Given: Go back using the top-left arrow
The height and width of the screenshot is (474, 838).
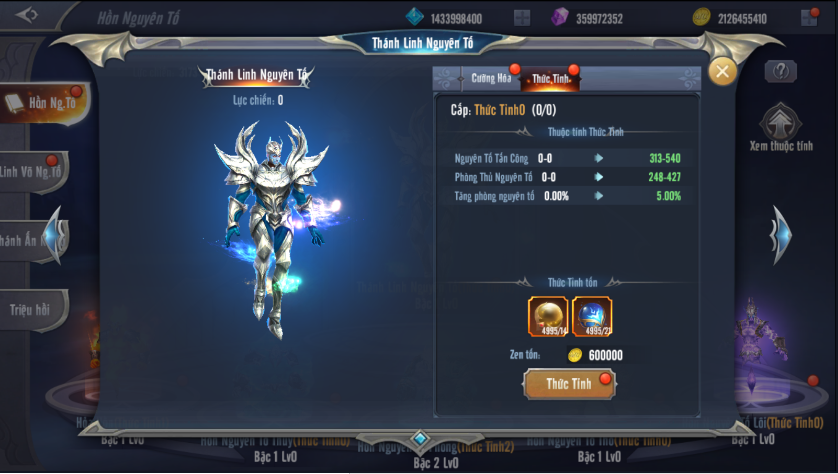Looking at the screenshot, I should (27, 15).
